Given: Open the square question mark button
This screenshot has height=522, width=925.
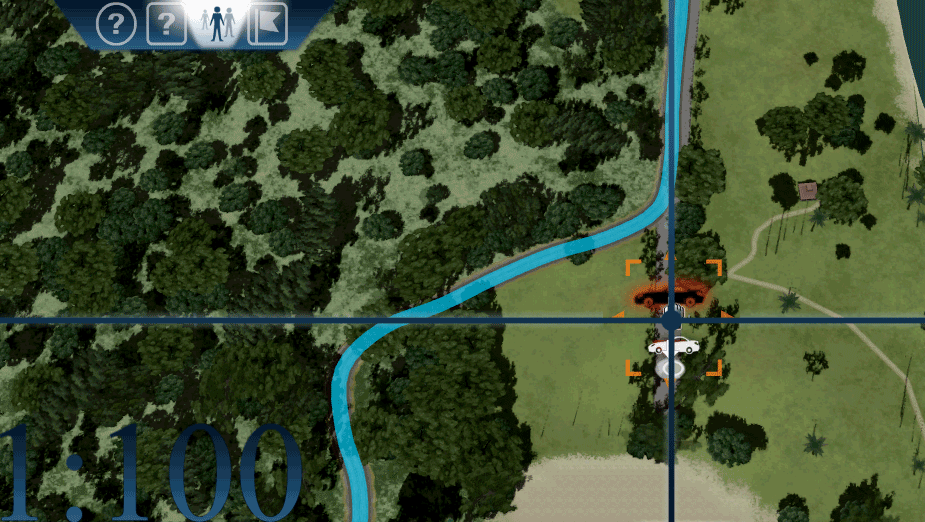Looking at the screenshot, I should pyautogui.click(x=167, y=24).
